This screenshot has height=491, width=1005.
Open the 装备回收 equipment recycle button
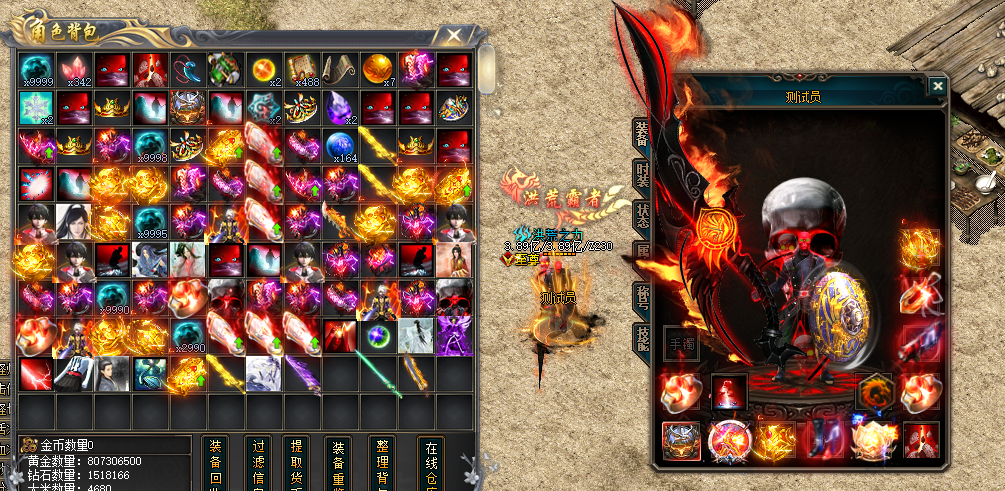click(x=215, y=463)
